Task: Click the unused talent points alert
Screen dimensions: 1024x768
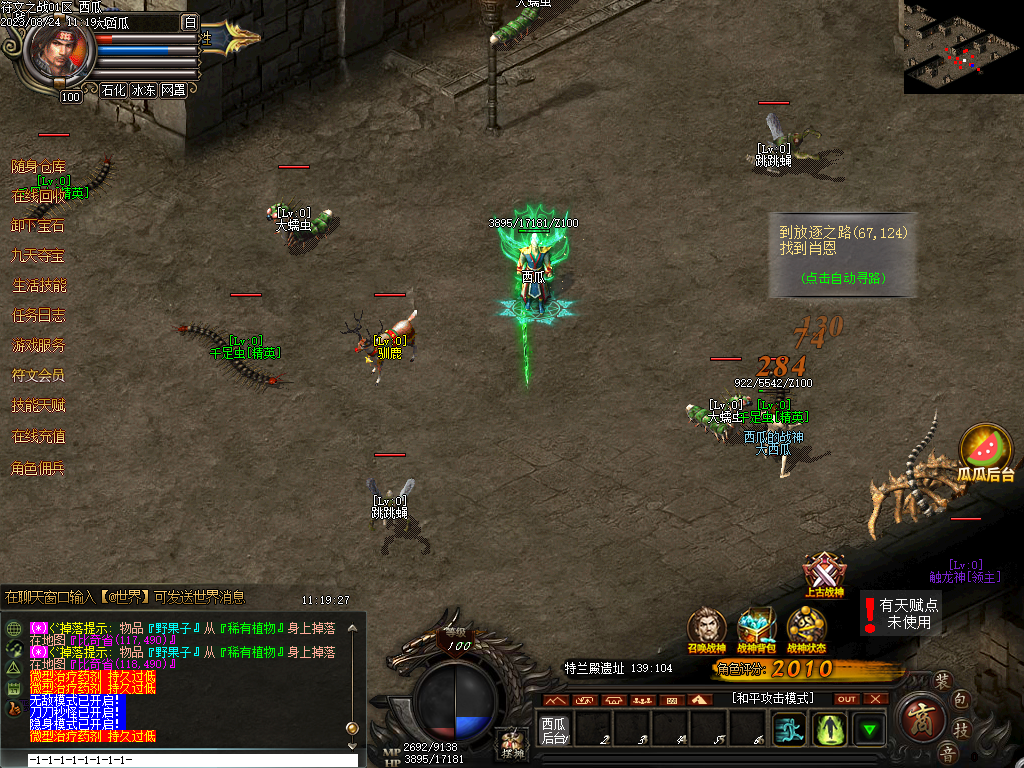Action: pyautogui.click(x=901, y=613)
